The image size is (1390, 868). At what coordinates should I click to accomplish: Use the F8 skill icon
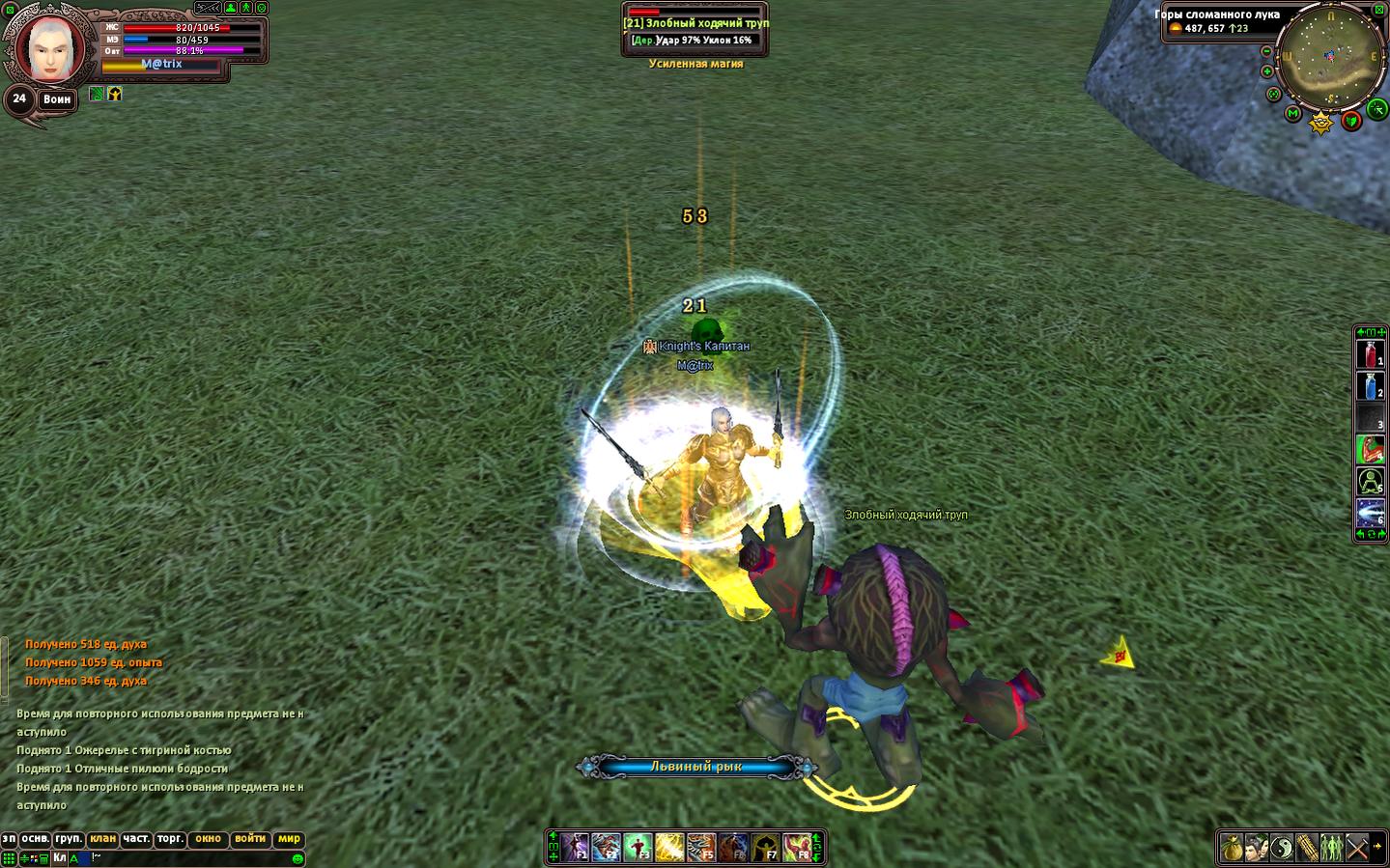click(797, 848)
